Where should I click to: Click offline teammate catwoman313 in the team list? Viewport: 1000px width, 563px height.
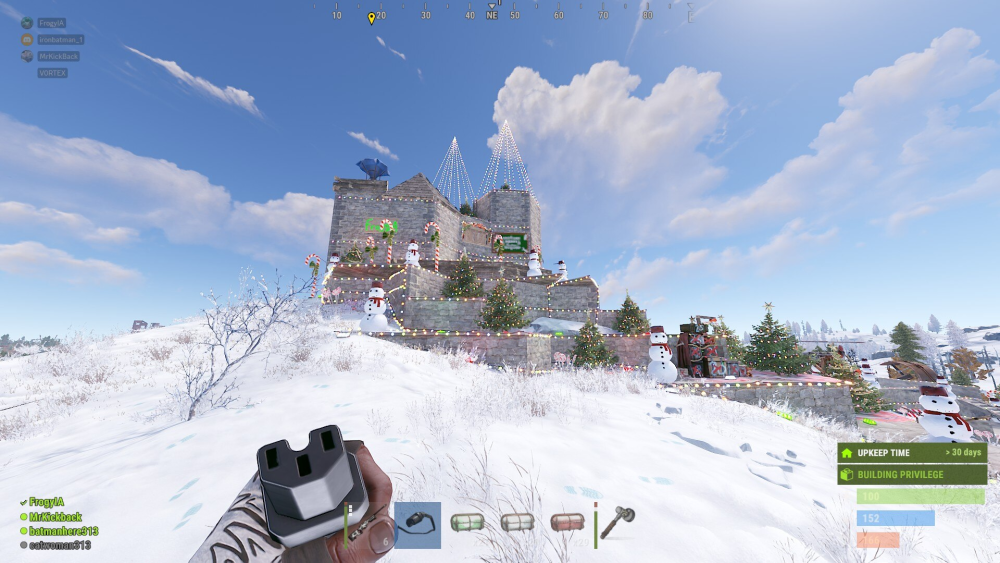(59, 545)
